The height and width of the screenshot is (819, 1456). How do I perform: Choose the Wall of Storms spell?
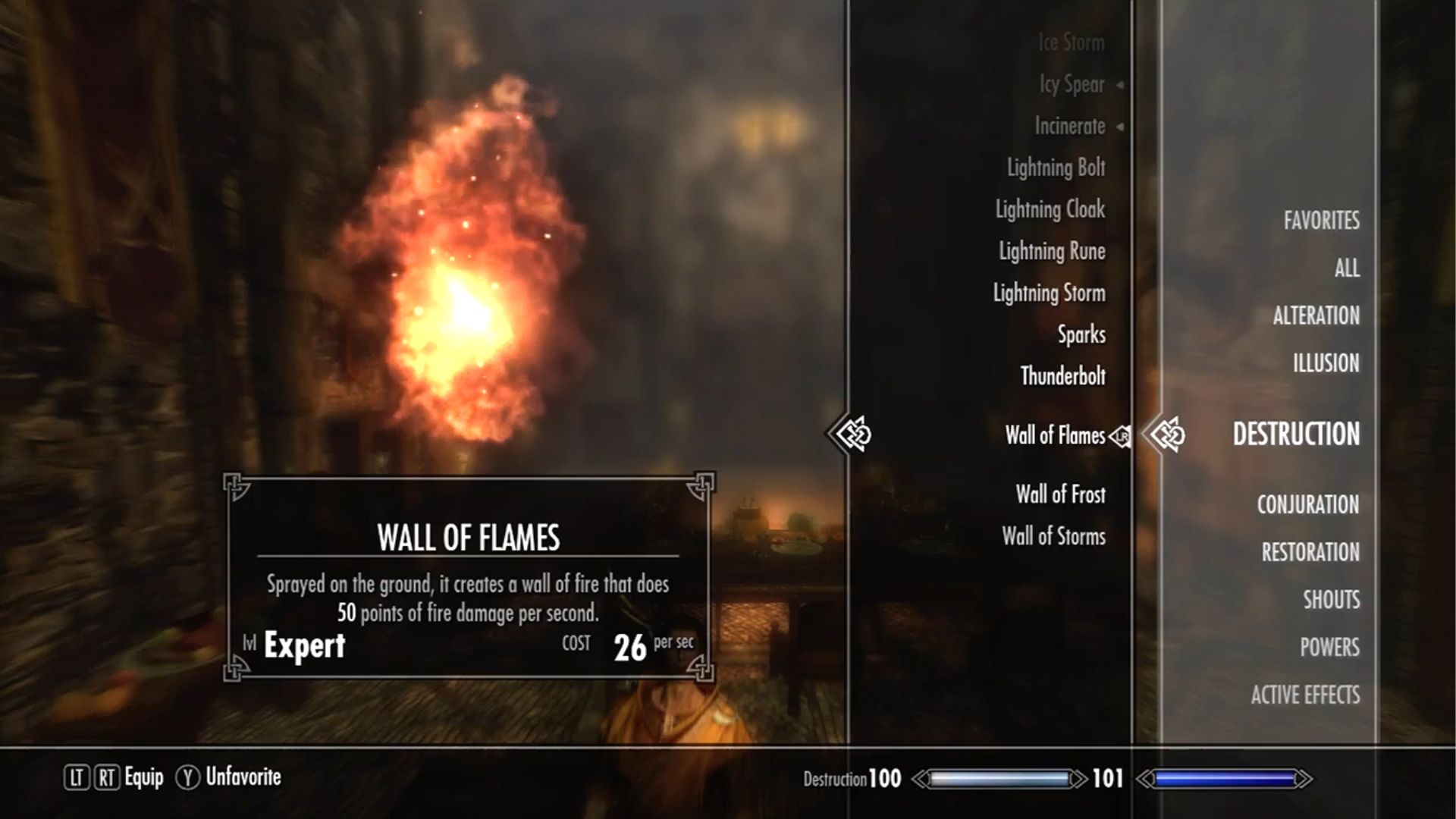(1053, 536)
